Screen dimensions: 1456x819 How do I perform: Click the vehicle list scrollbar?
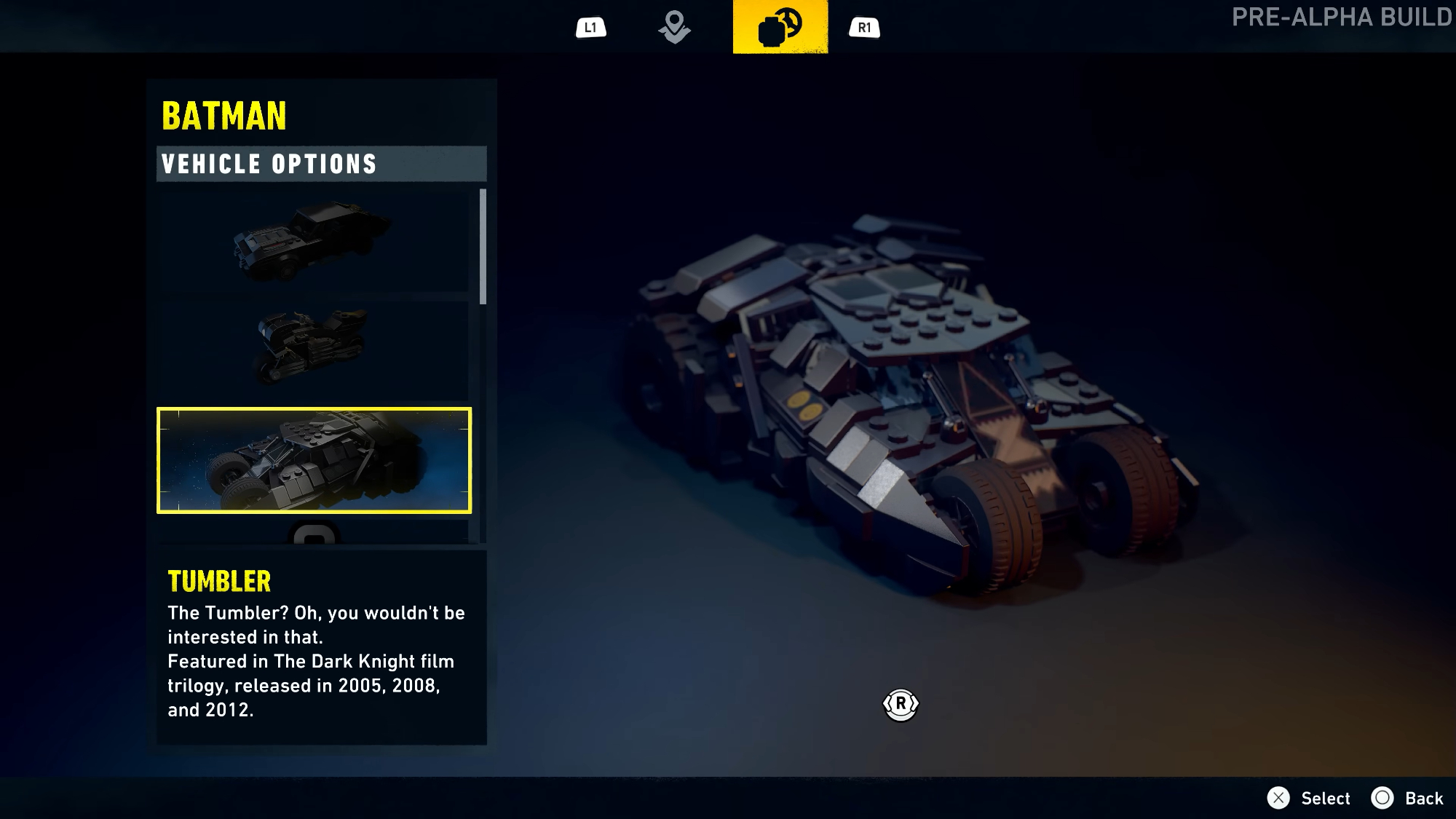point(483,246)
